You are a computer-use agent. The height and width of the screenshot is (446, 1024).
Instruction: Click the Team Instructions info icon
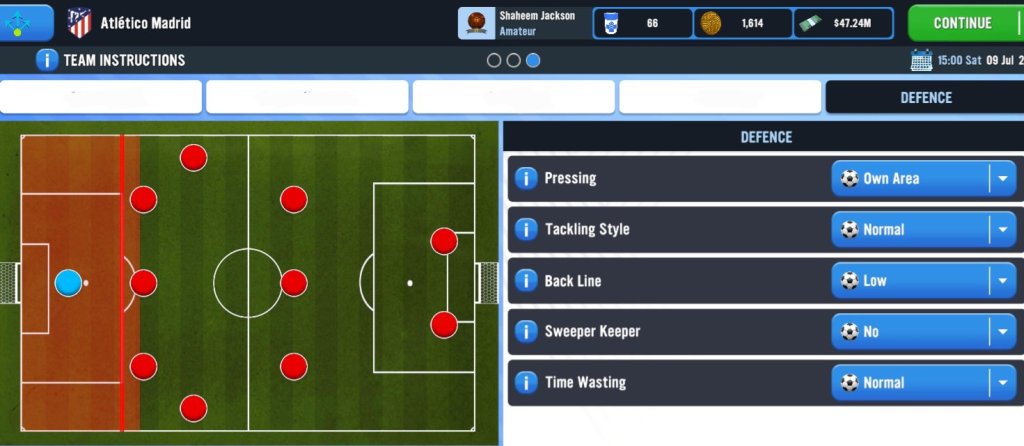47,60
